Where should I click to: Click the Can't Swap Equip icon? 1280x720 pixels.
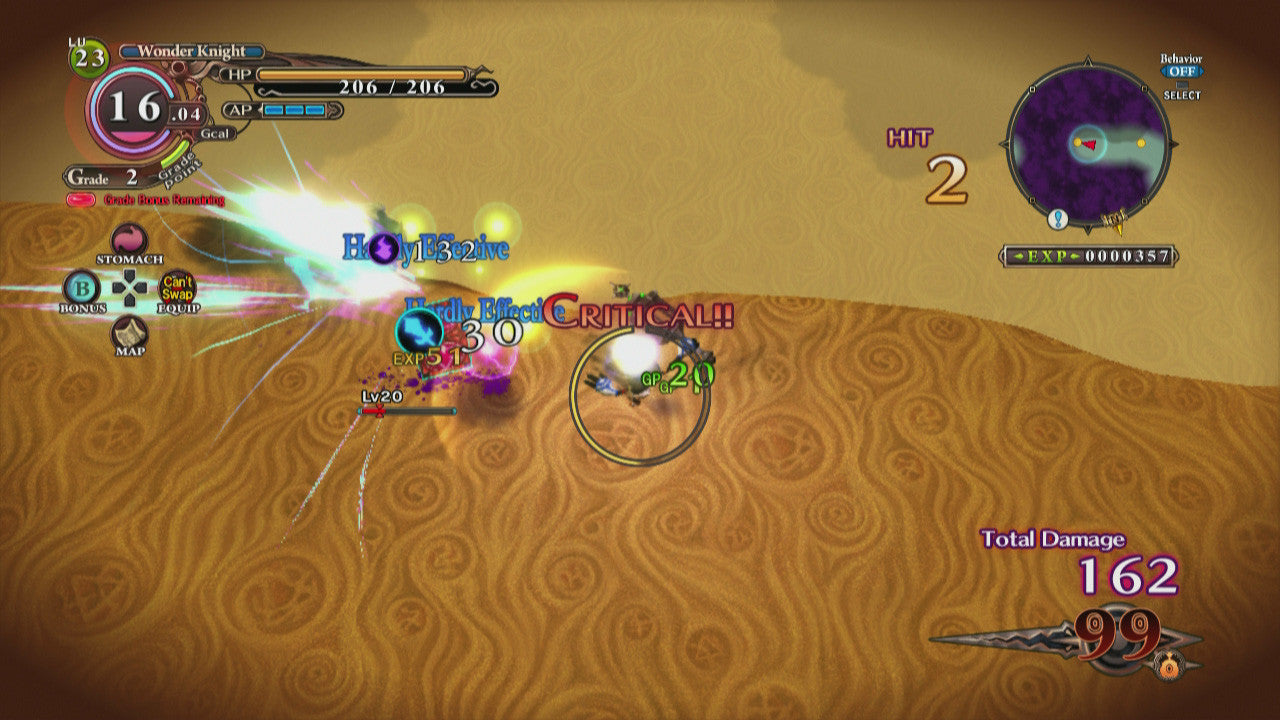pyautogui.click(x=178, y=288)
